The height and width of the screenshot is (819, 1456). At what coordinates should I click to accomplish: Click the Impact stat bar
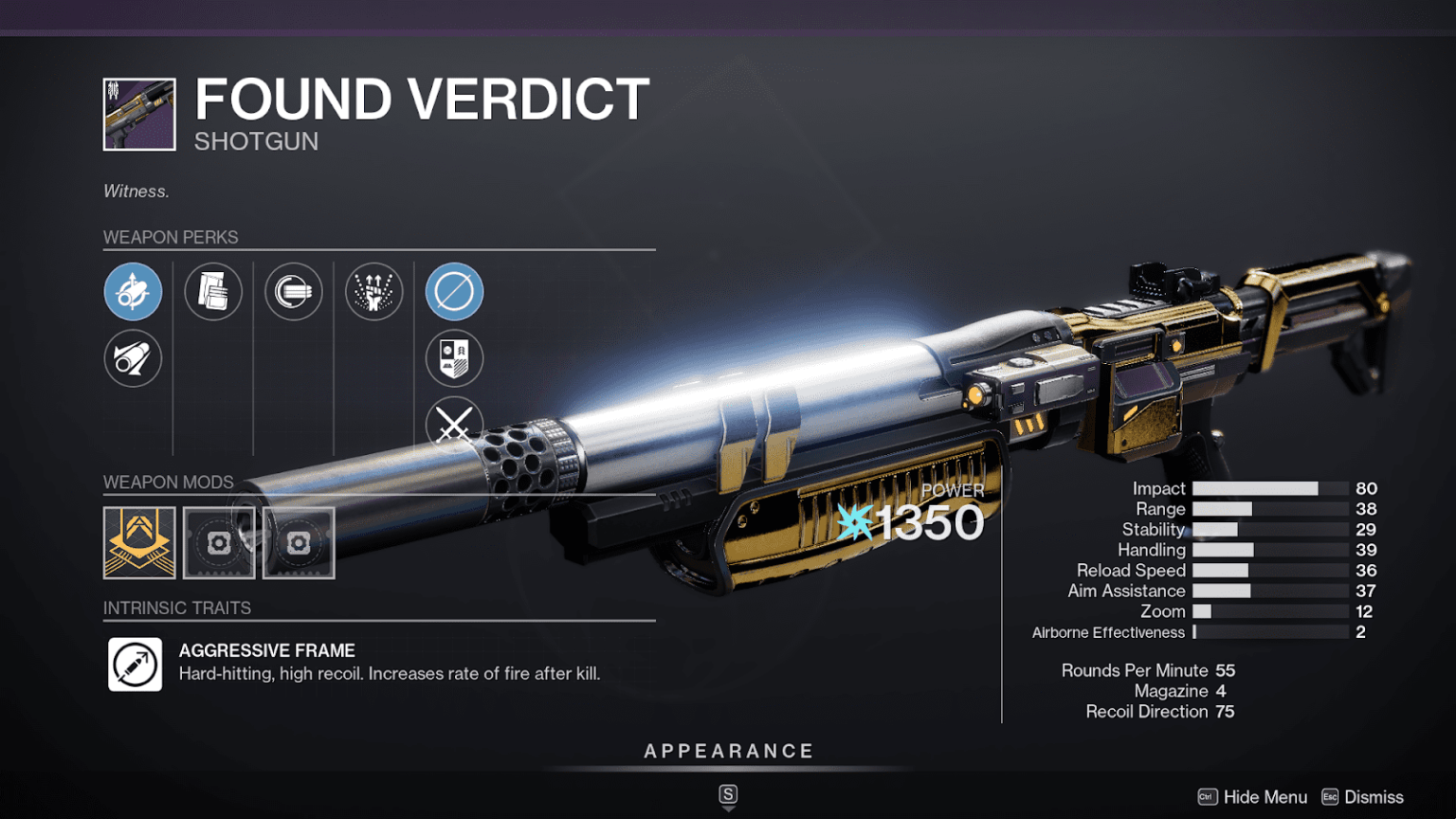(1271, 488)
